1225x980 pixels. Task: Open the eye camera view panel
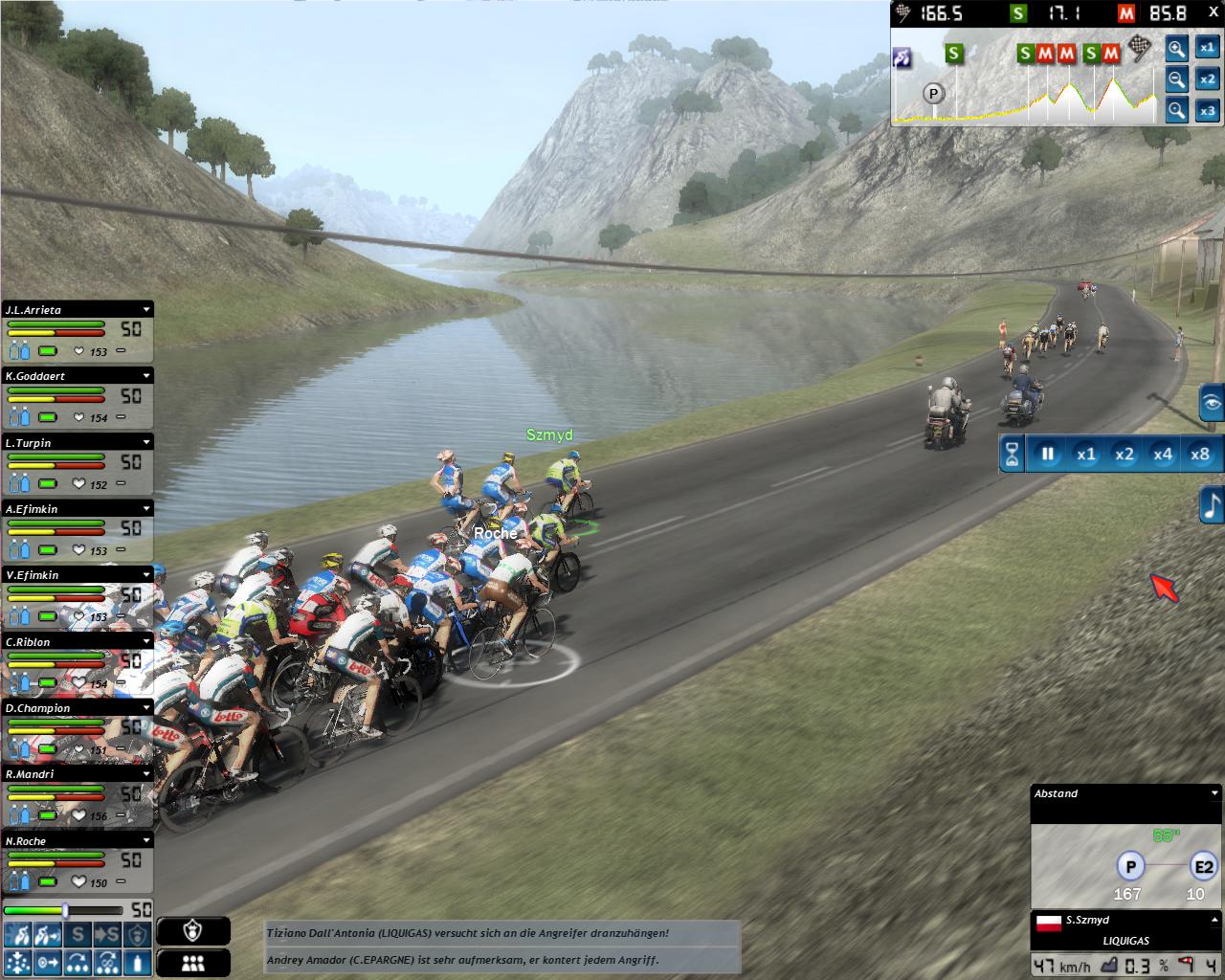click(x=1213, y=404)
